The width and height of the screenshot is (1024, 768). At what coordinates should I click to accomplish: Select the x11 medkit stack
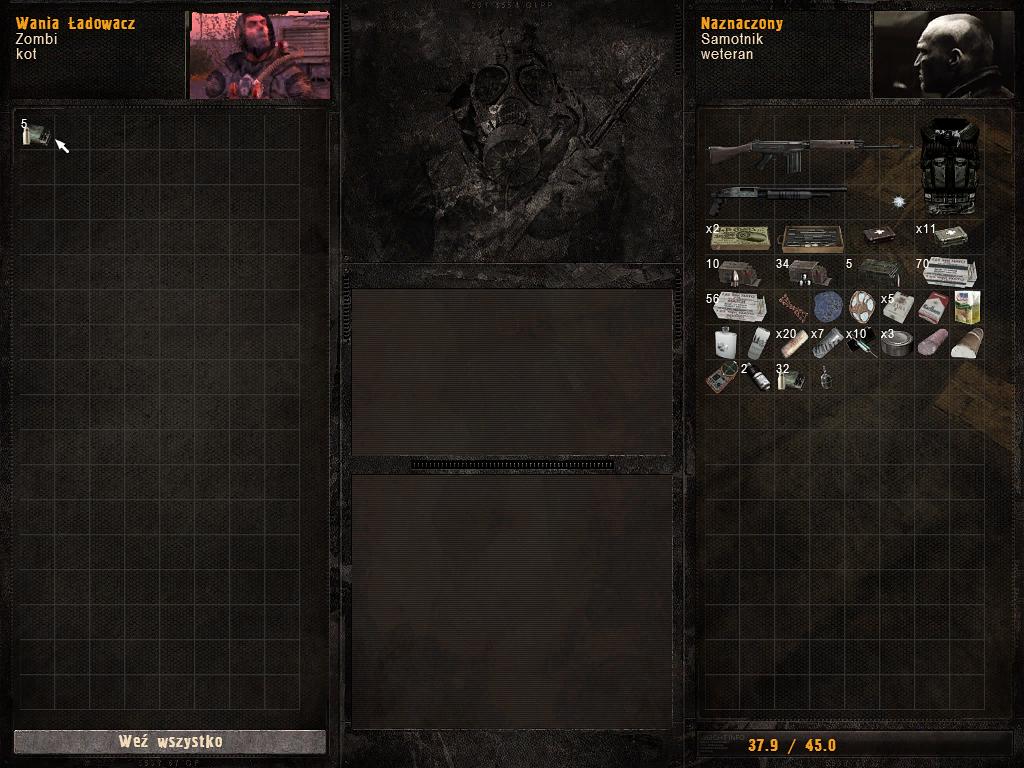(x=948, y=237)
